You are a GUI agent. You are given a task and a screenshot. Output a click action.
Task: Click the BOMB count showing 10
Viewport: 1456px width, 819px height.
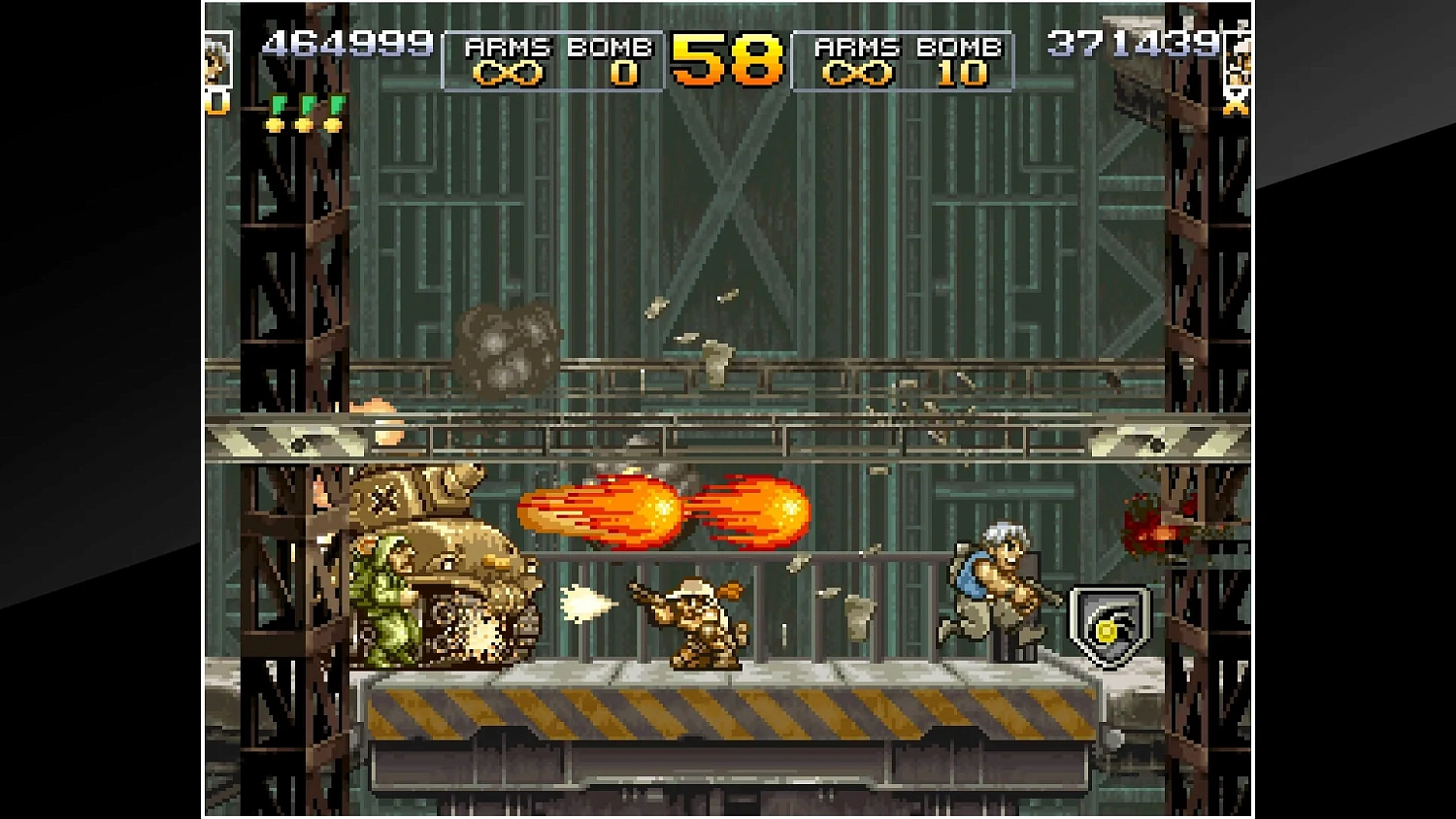coord(961,73)
